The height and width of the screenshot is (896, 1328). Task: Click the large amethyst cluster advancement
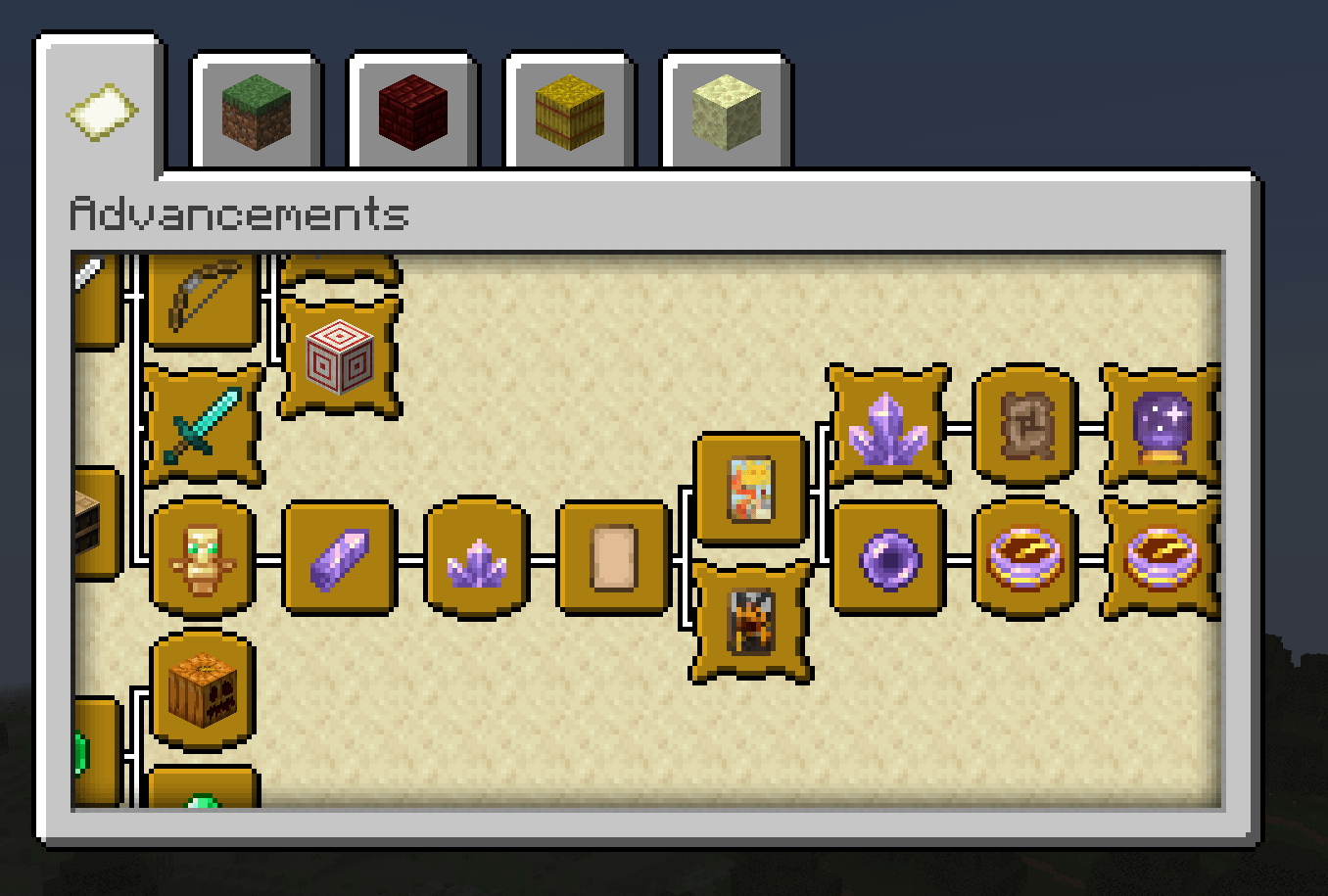[x=888, y=426]
